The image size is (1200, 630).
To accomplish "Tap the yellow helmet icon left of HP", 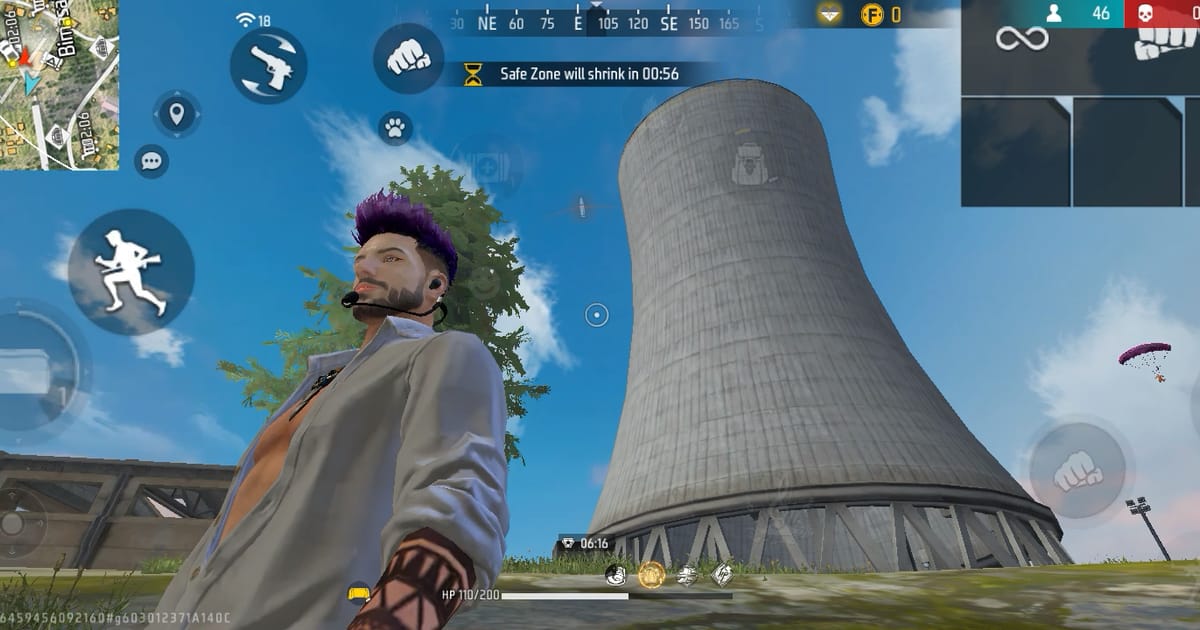I will pos(359,594).
